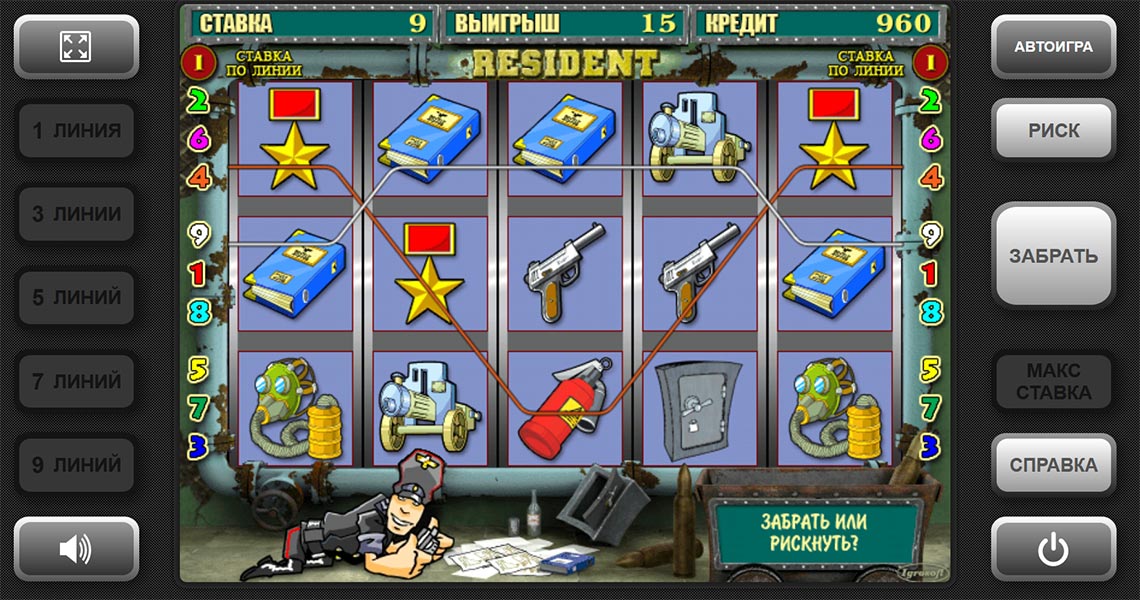Screen dimensions: 1140x600
Task: Activate the 9 ЛИНИЙ button
Action: point(76,464)
